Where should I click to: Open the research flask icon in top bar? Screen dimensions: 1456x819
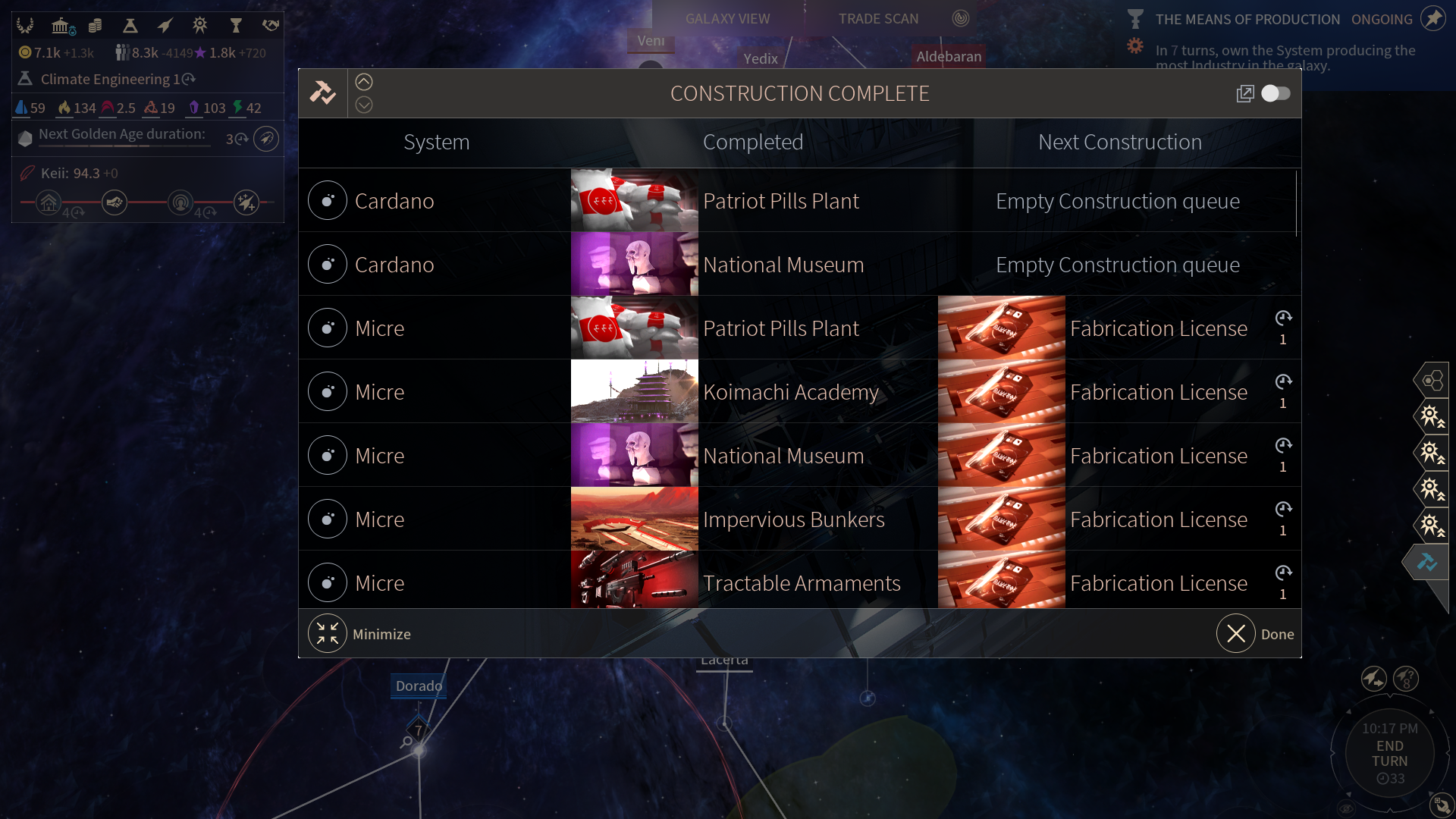130,27
